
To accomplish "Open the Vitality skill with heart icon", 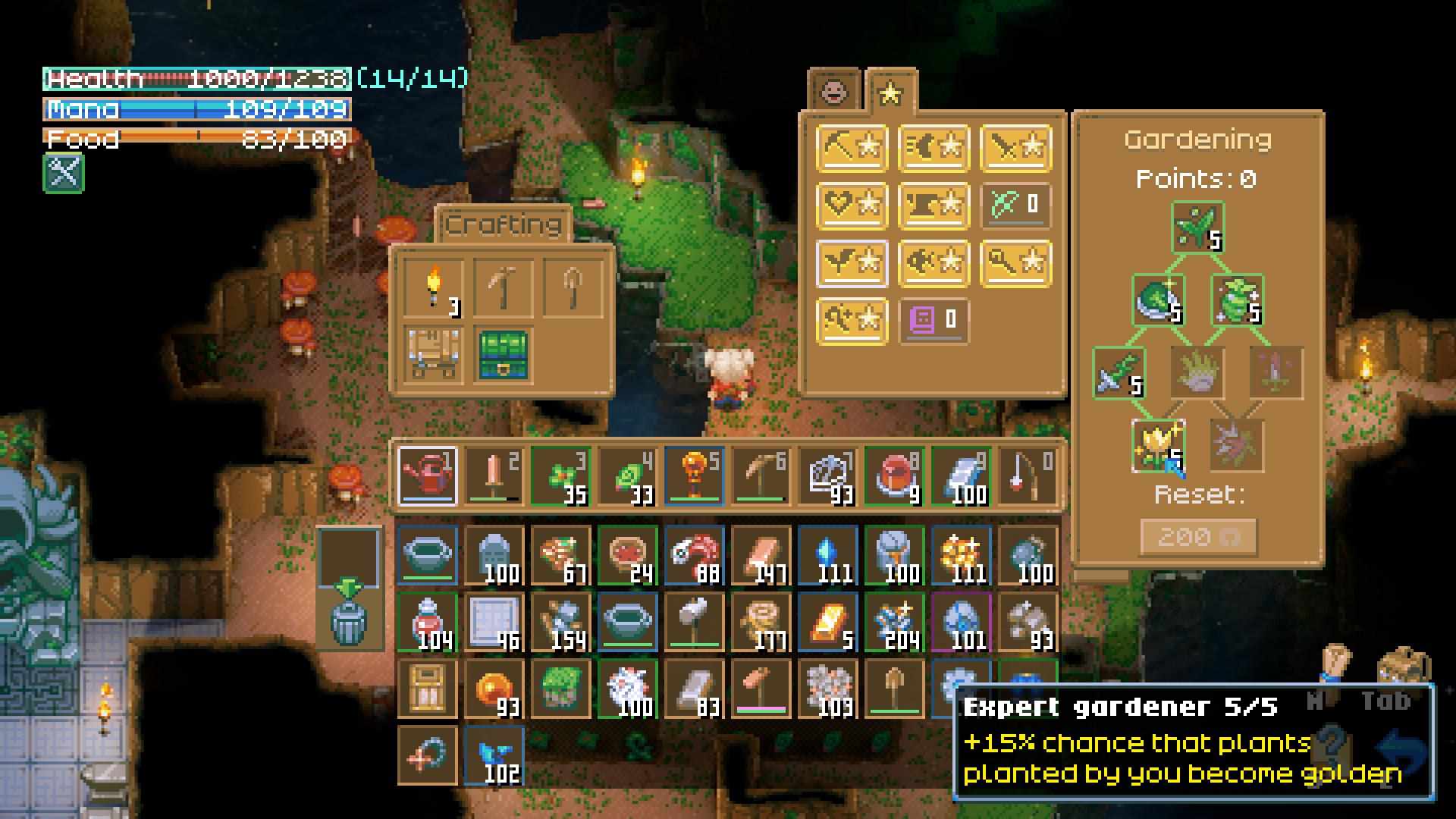I will tap(852, 205).
